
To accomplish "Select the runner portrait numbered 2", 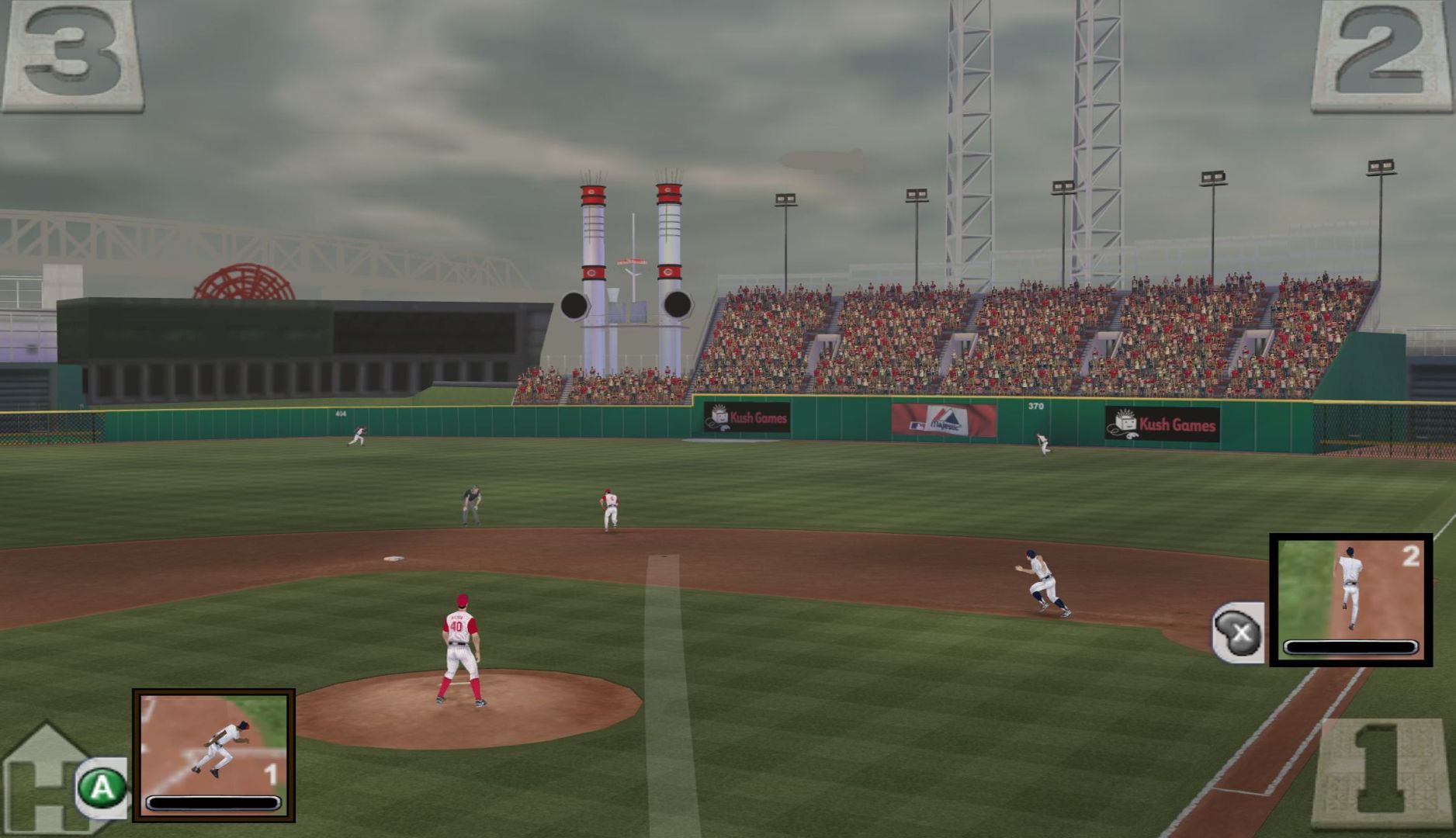I will pyautogui.click(x=1350, y=599).
